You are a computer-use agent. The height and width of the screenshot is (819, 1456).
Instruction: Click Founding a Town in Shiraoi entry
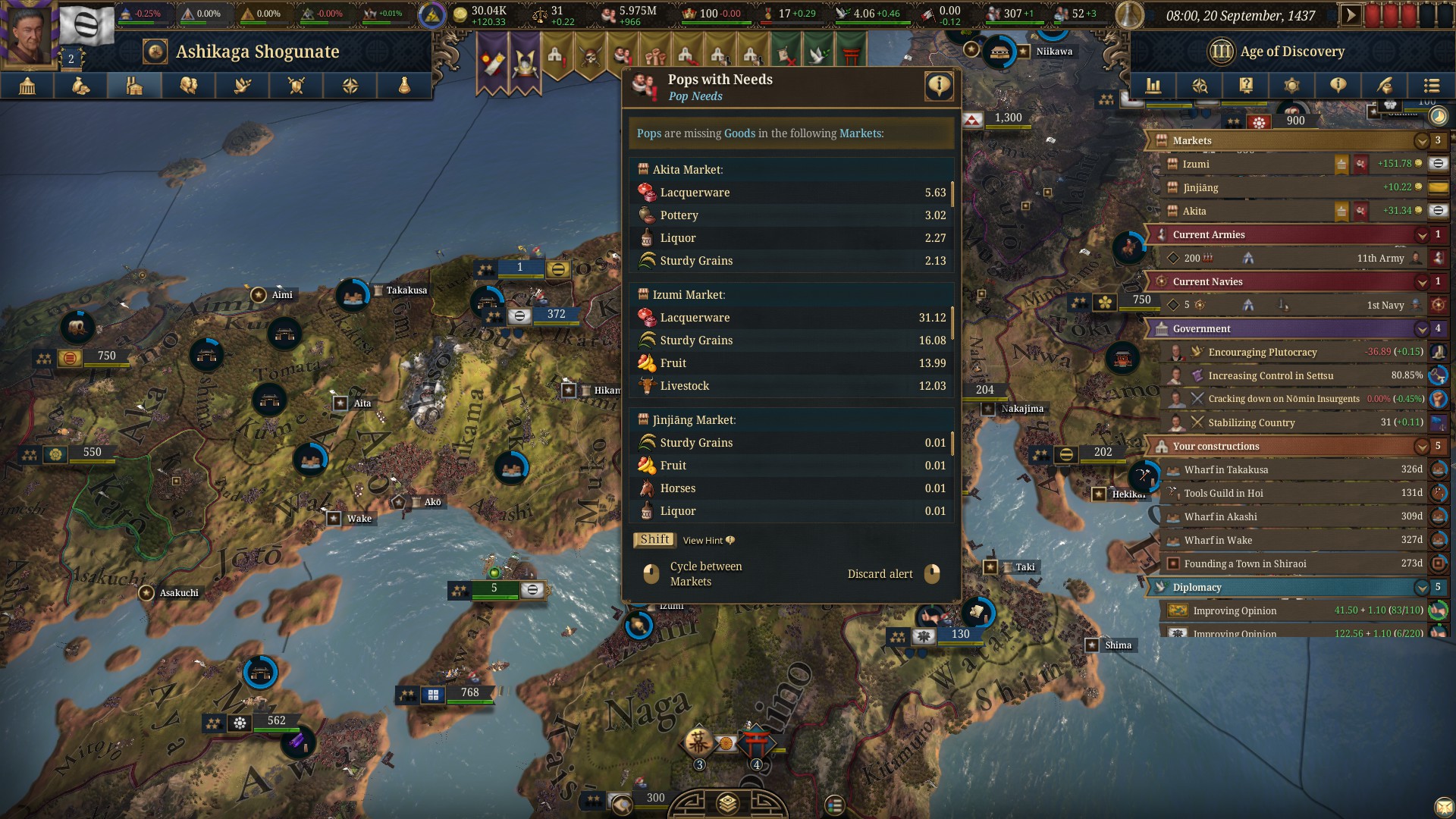(x=1244, y=564)
